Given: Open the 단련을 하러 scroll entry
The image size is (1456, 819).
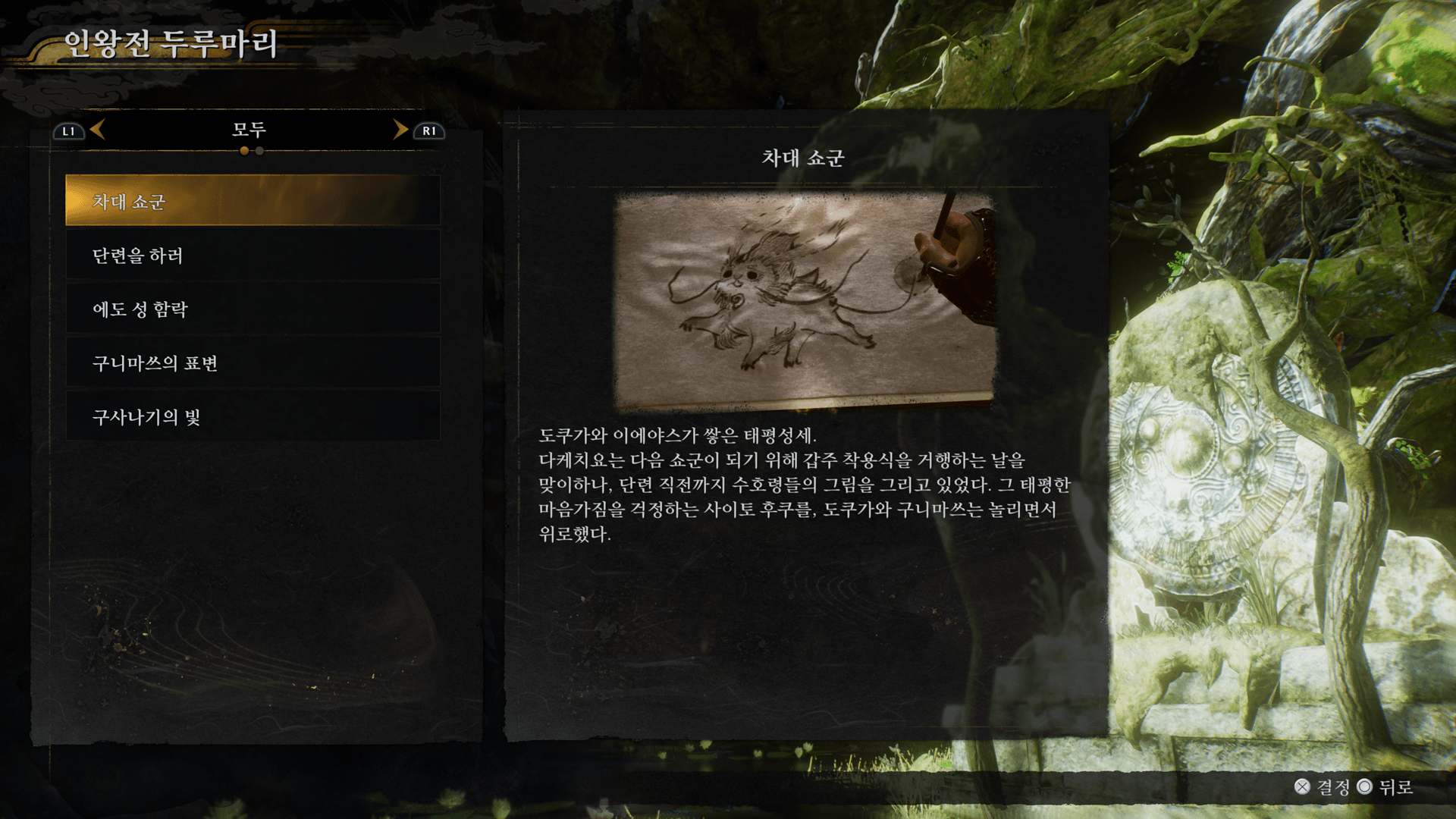Looking at the screenshot, I should tap(253, 256).
